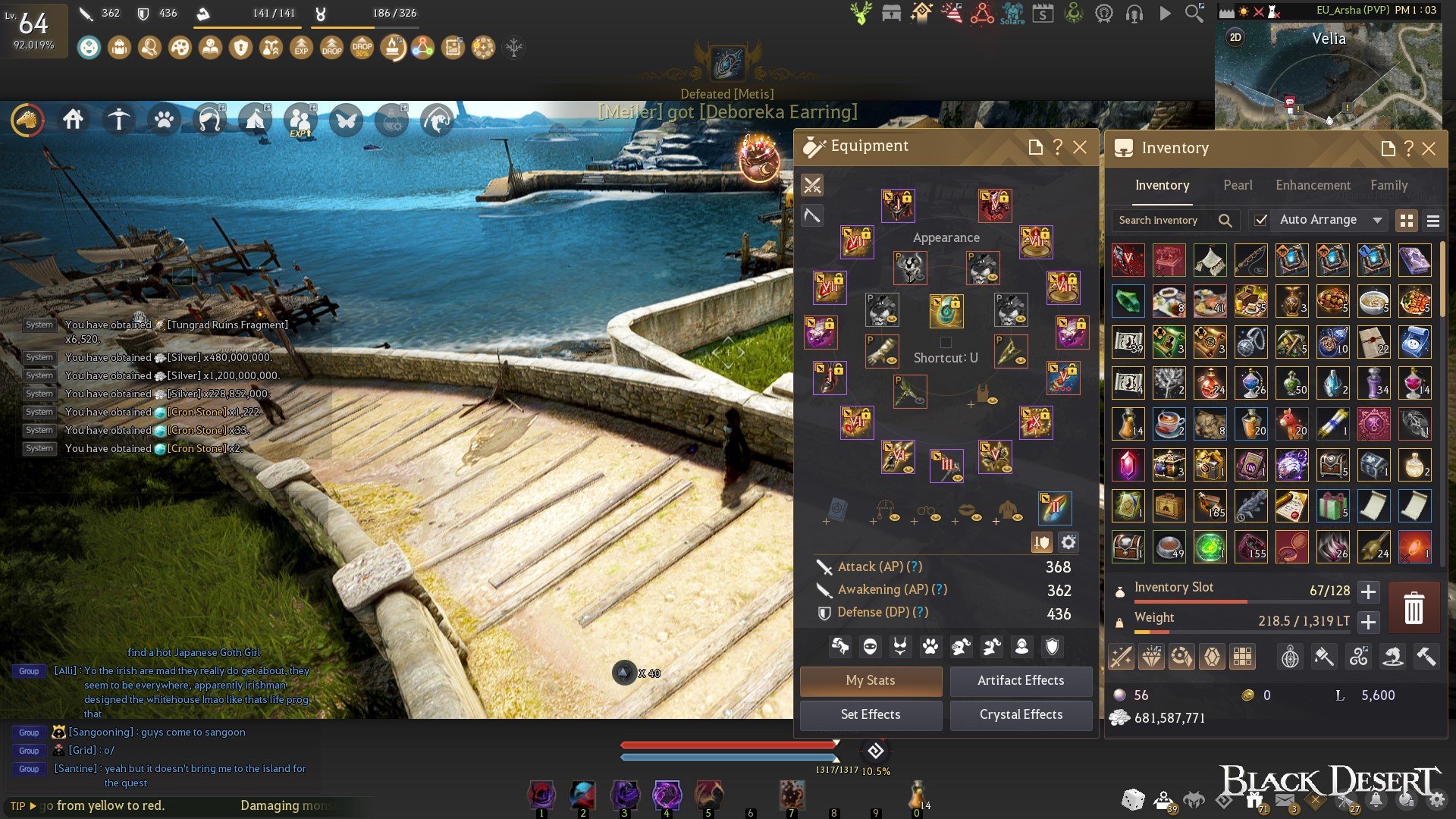1456x819 pixels.
Task: Select the Family tab
Action: coord(1389,185)
